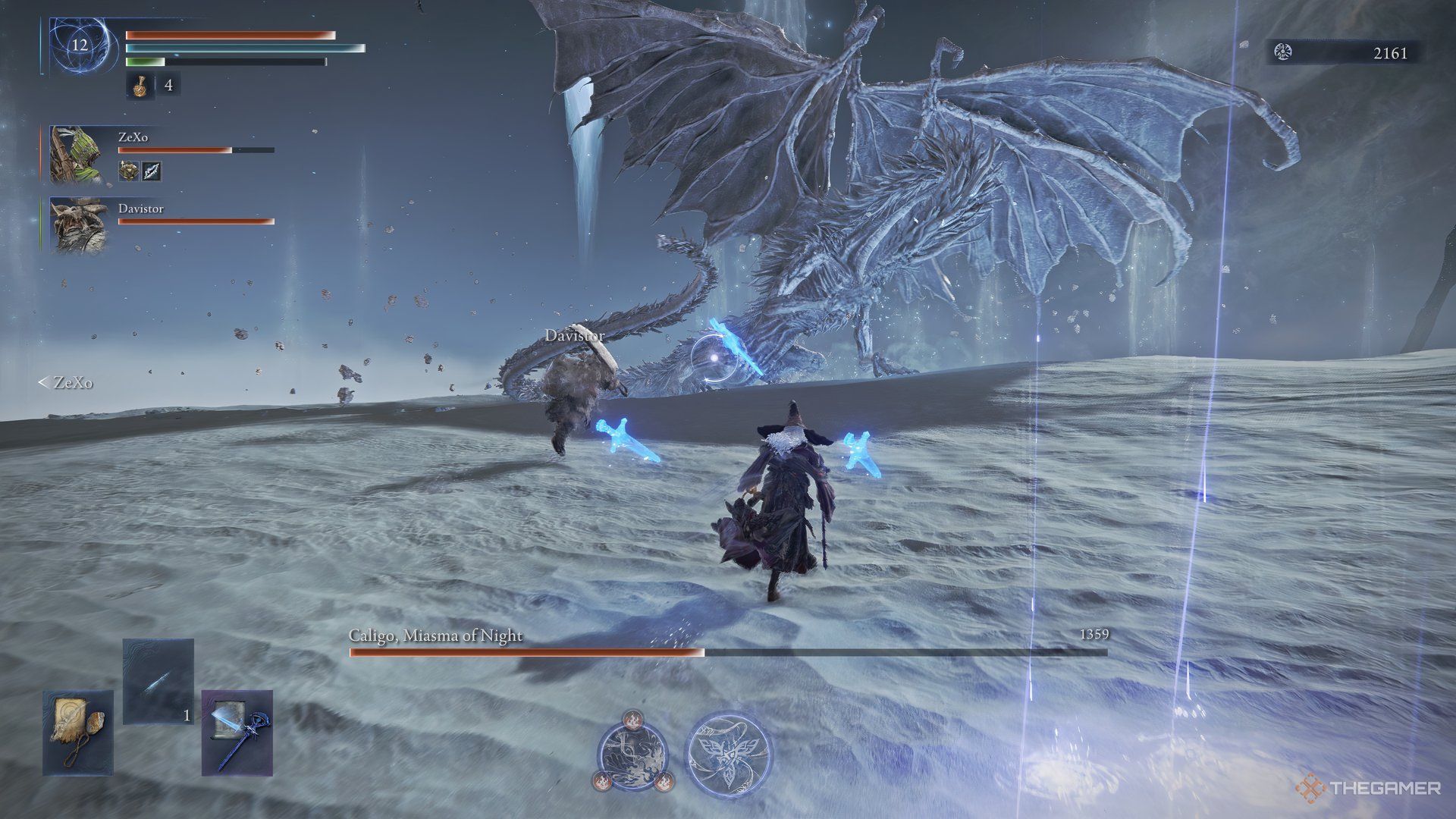Click the first status icon under ZeXo
1456x819 pixels.
coord(128,171)
